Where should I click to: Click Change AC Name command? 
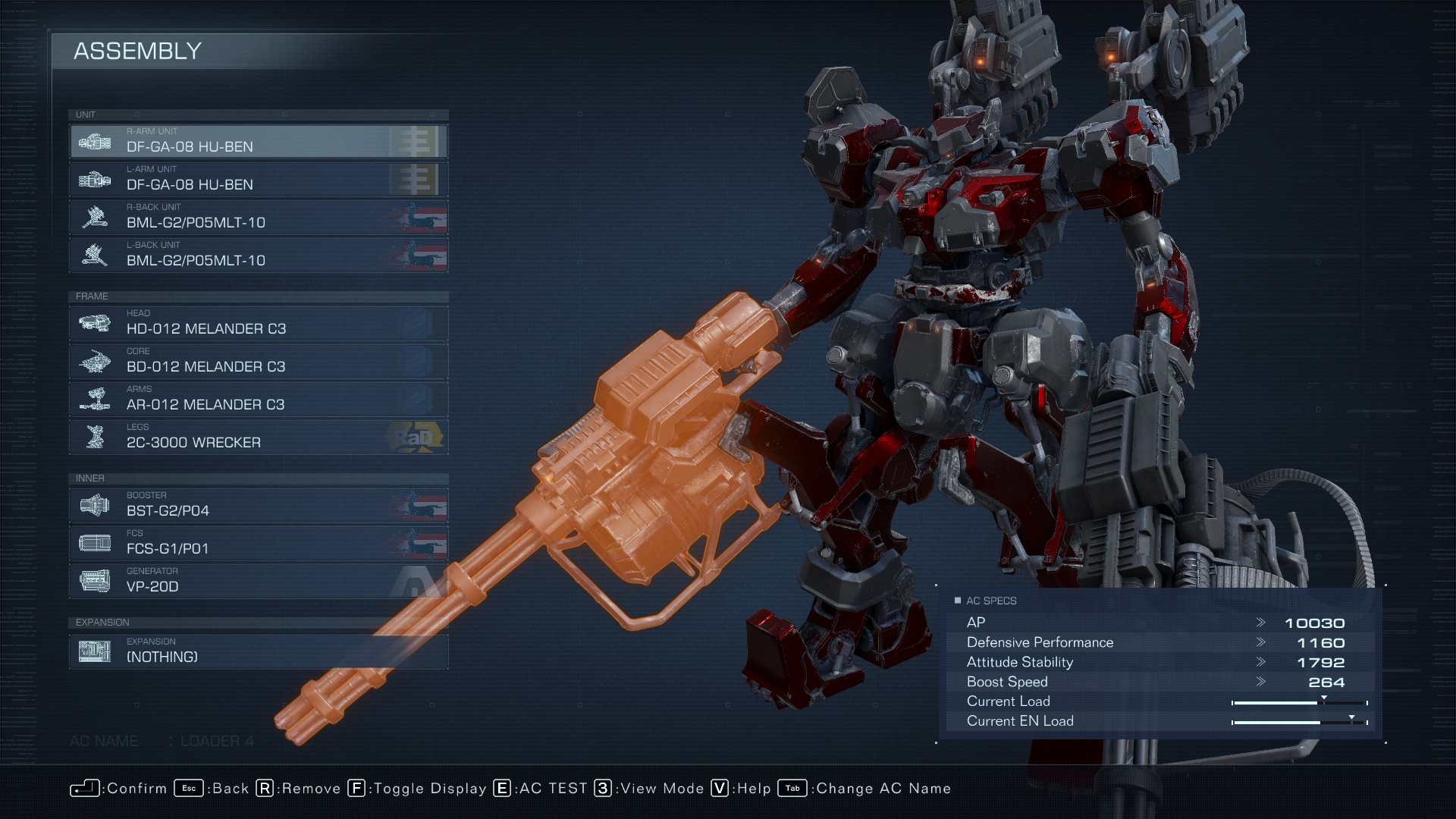[x=880, y=789]
